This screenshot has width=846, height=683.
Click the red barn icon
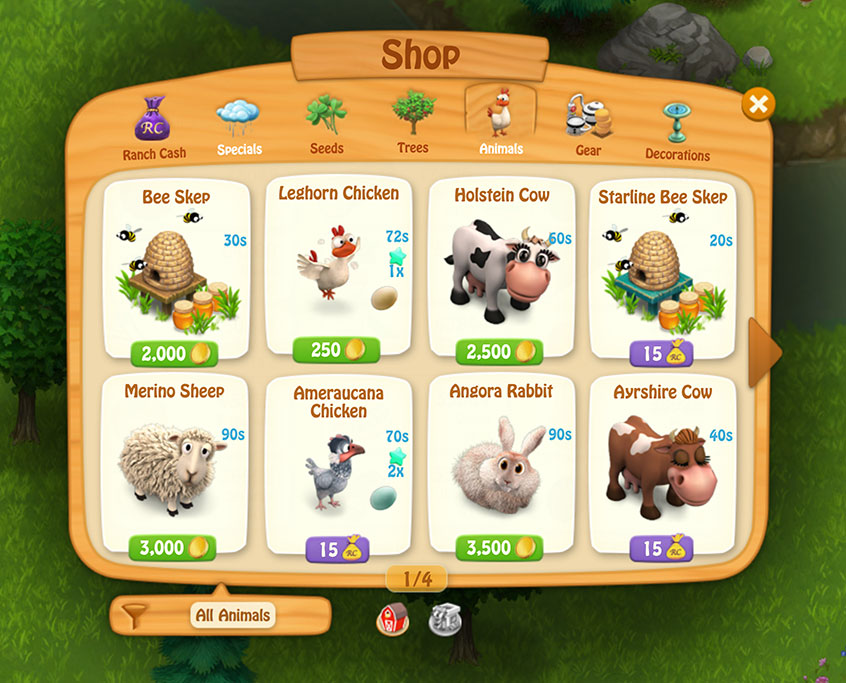coord(392,620)
